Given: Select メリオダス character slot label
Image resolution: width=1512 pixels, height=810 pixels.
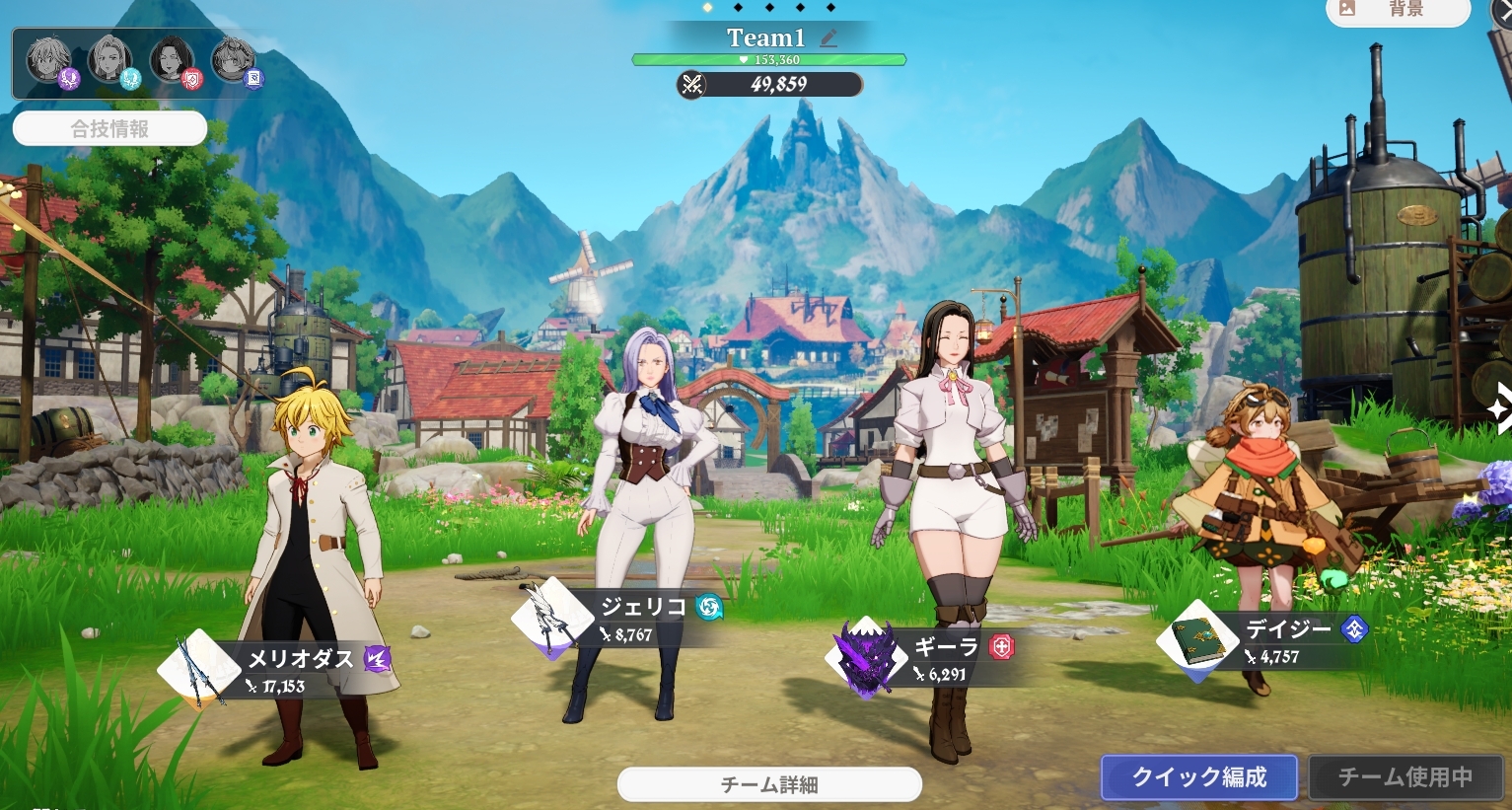Looking at the screenshot, I should [x=300, y=659].
